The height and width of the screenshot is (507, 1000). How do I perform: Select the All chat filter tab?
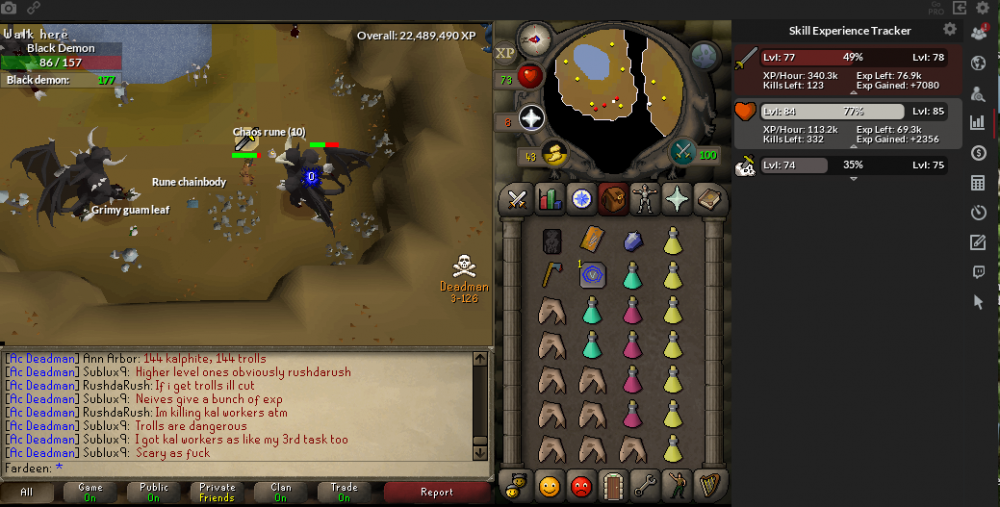[27, 492]
